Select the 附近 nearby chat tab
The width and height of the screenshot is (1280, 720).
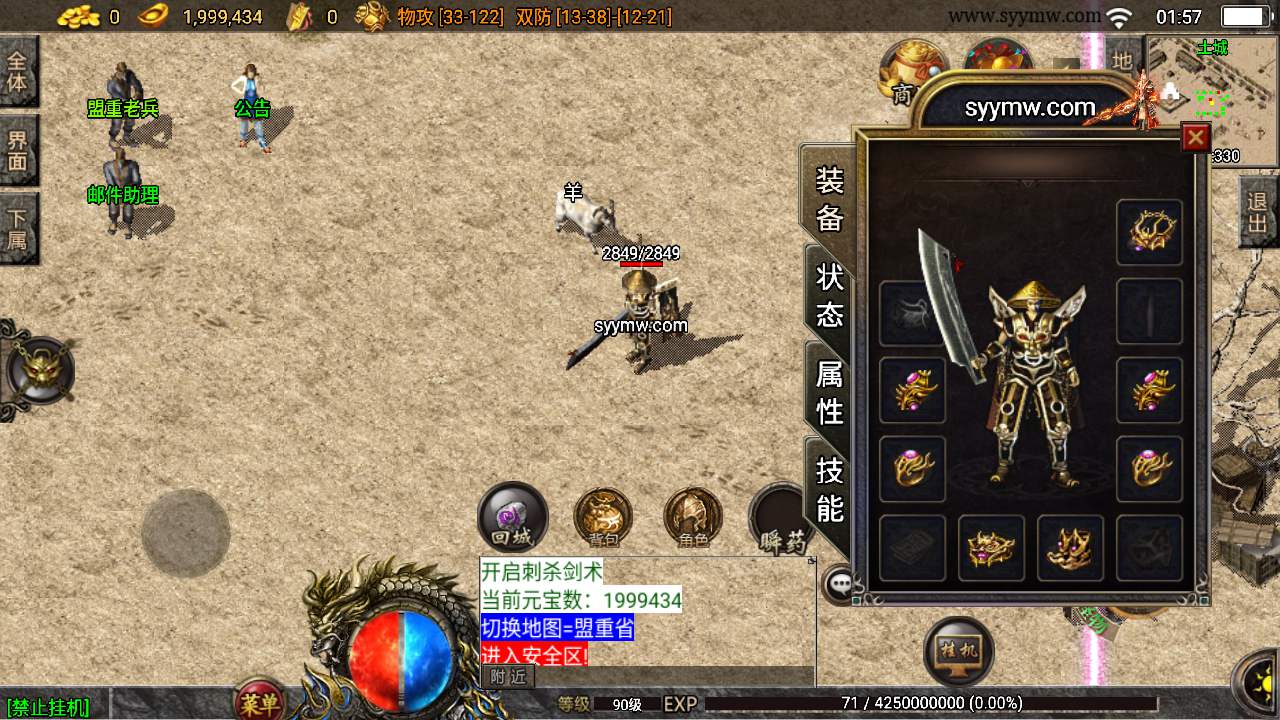point(508,676)
